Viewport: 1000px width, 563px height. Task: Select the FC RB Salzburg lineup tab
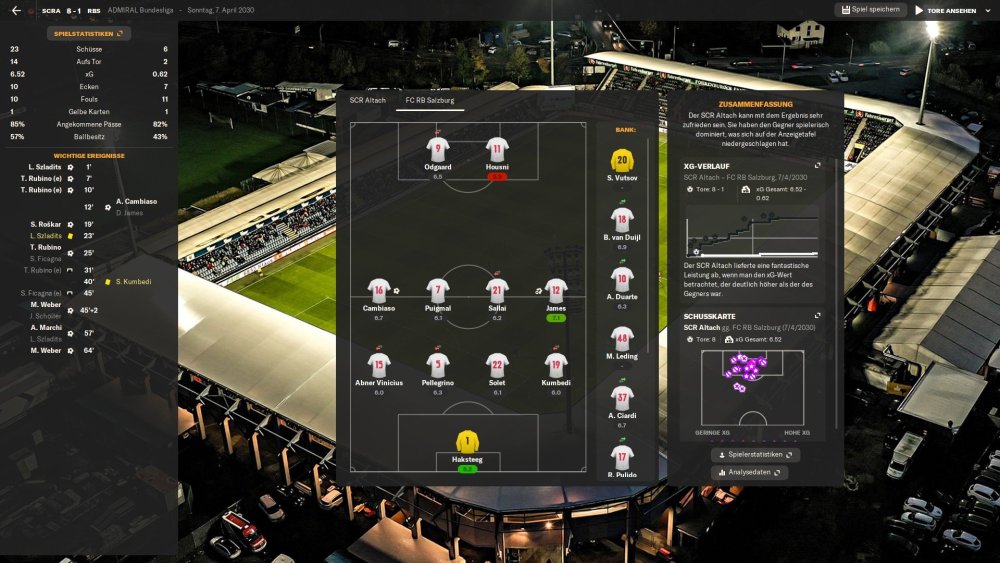428,100
